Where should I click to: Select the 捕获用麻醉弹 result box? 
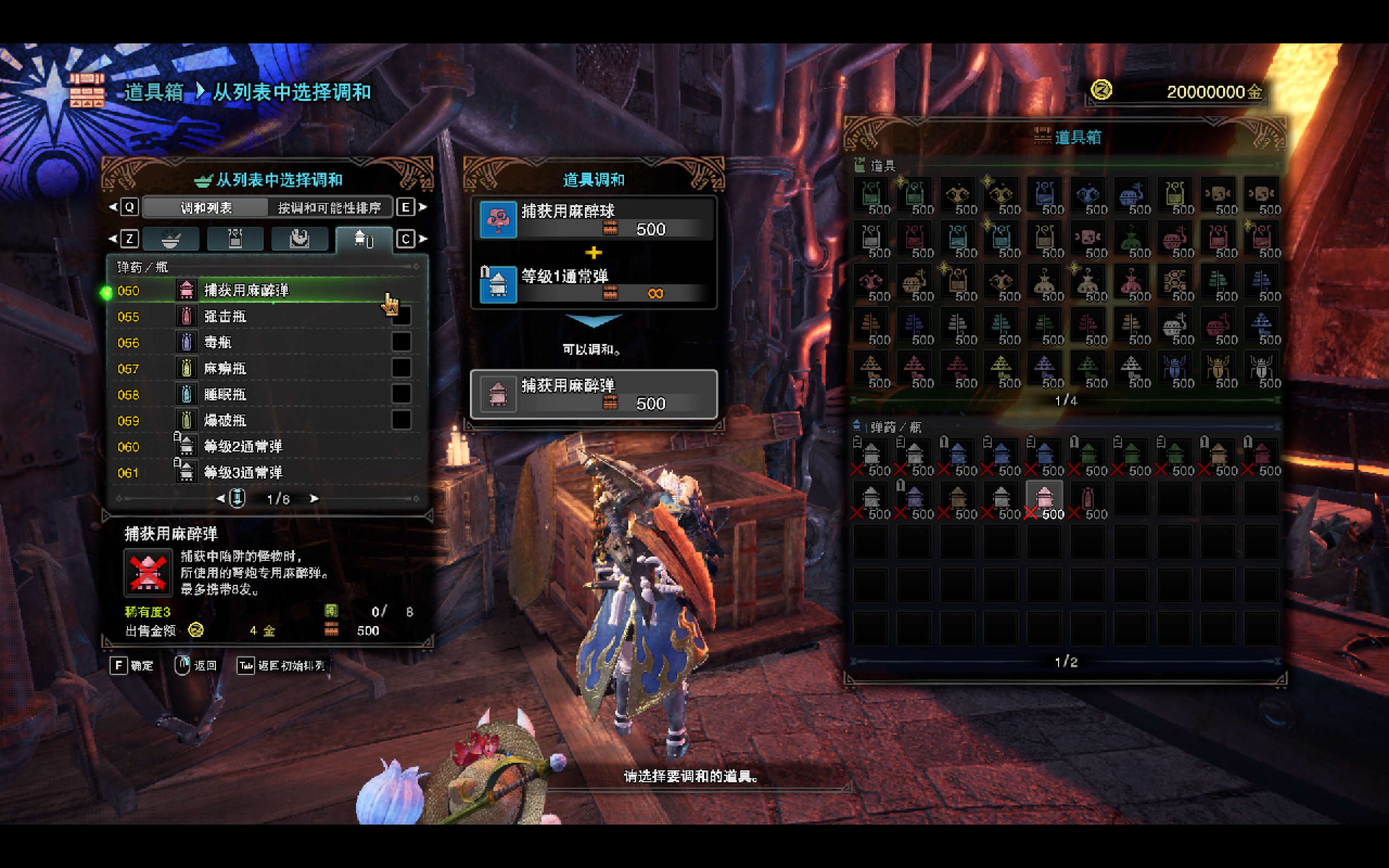point(594,395)
